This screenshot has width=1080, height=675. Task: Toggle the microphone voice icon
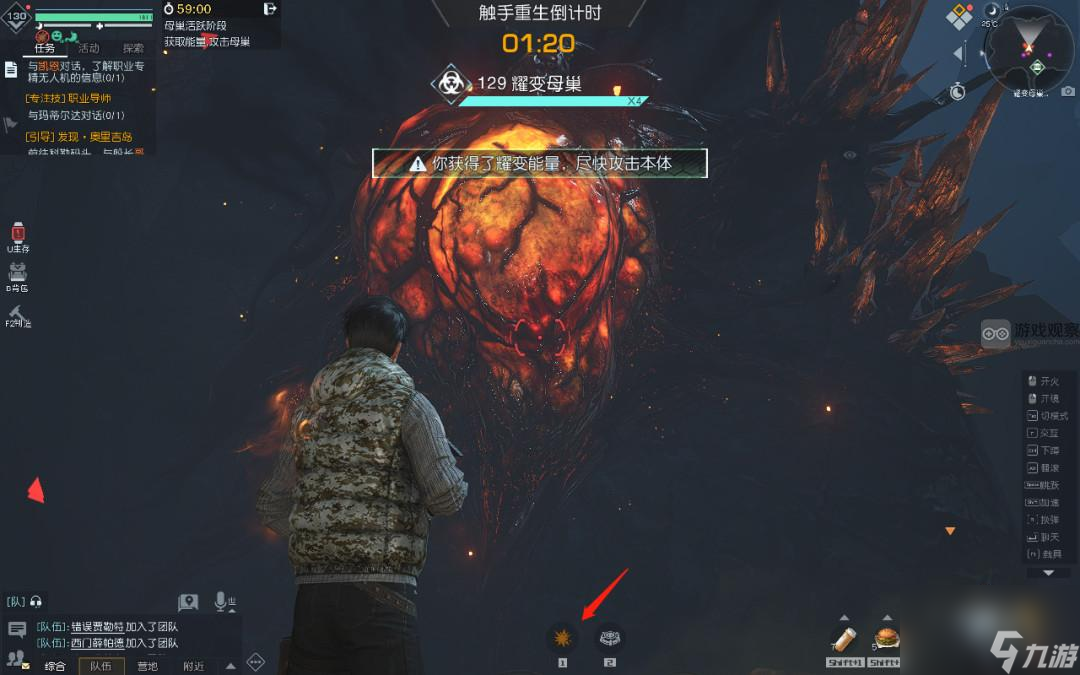[x=222, y=601]
